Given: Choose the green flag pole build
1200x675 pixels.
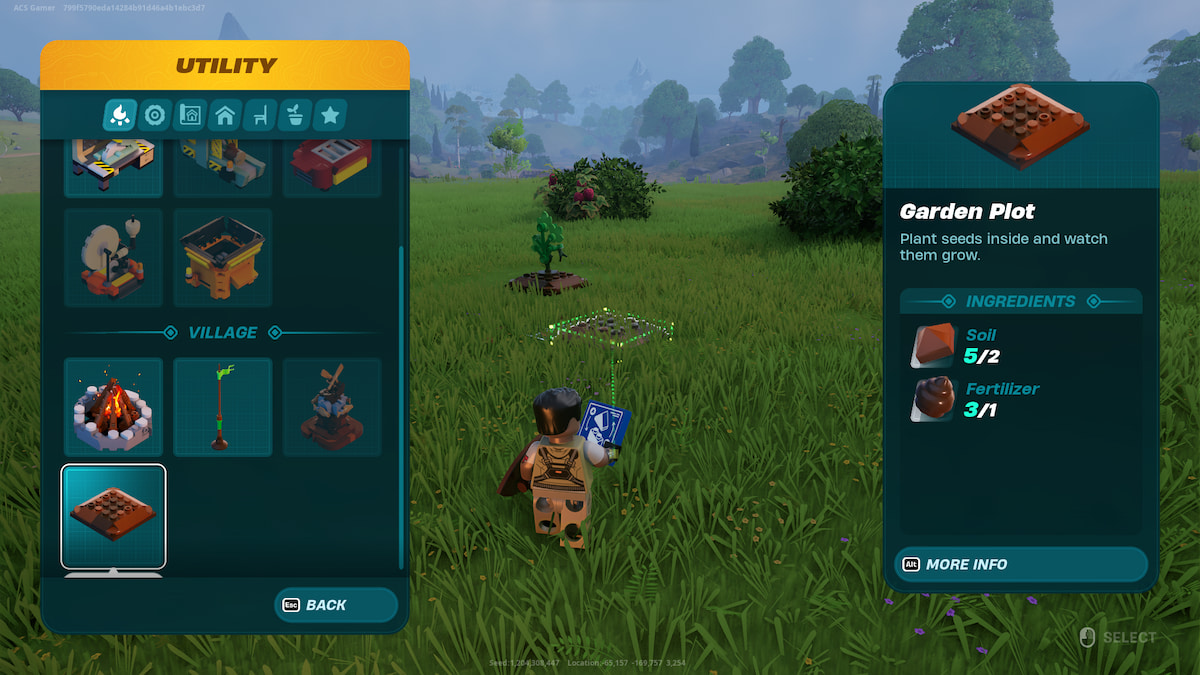Looking at the screenshot, I should click(x=222, y=407).
